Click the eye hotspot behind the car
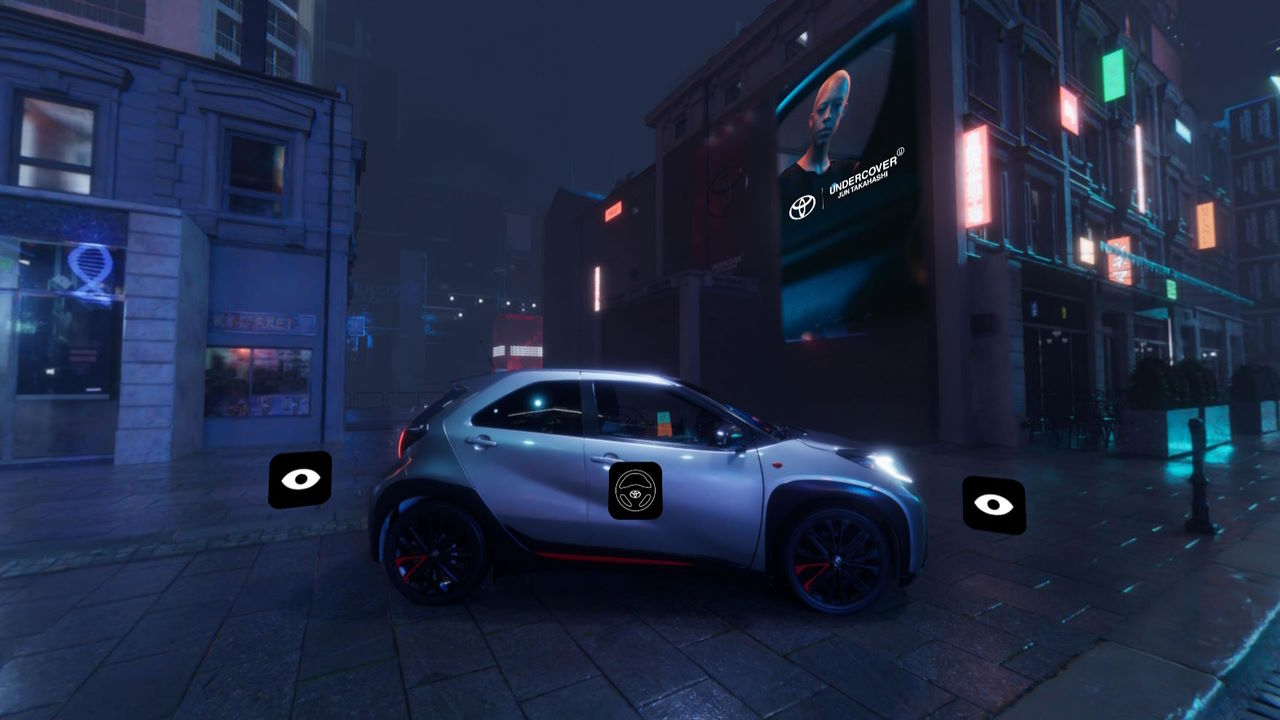The height and width of the screenshot is (720, 1280). [300, 479]
